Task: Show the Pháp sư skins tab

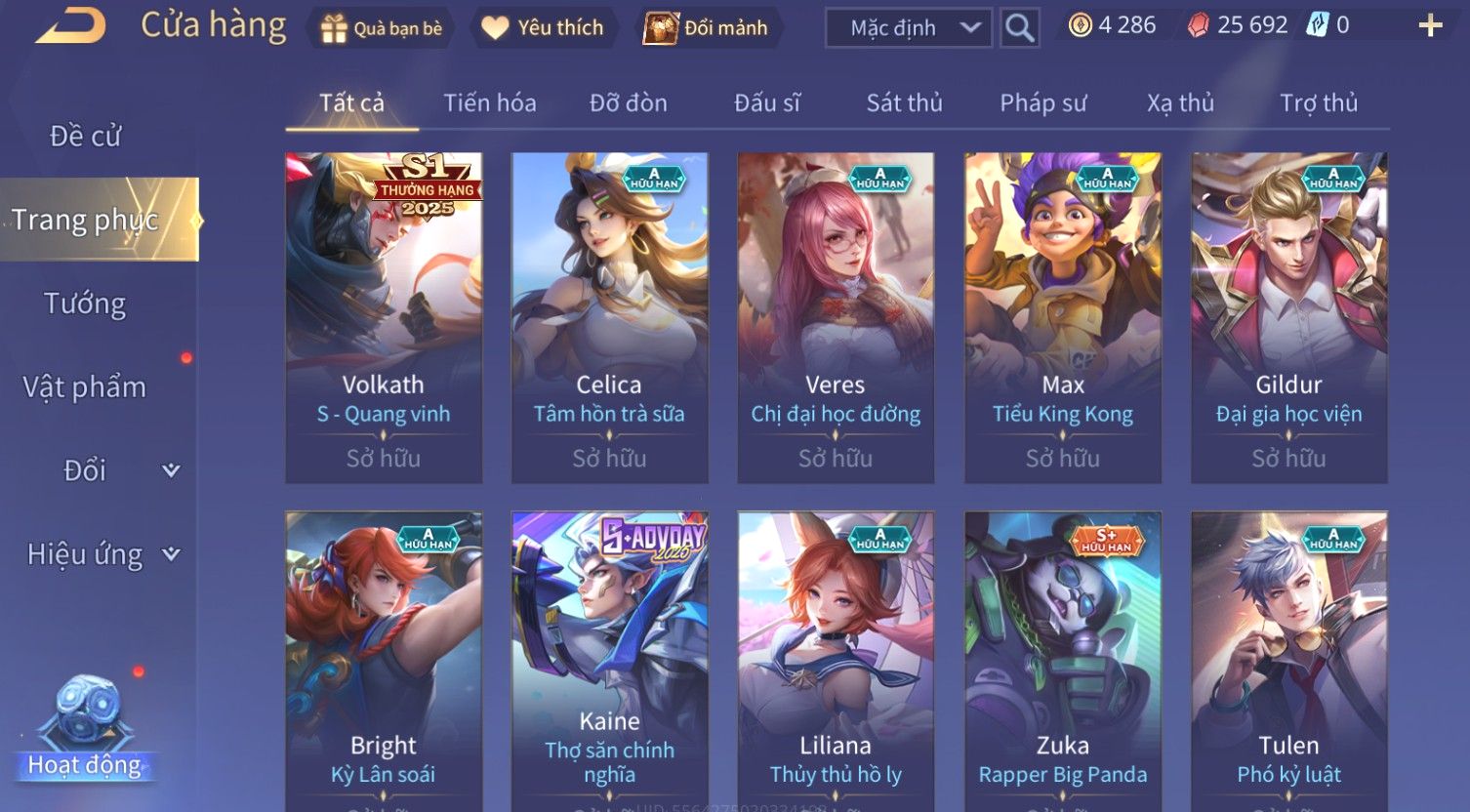Action: [1042, 102]
